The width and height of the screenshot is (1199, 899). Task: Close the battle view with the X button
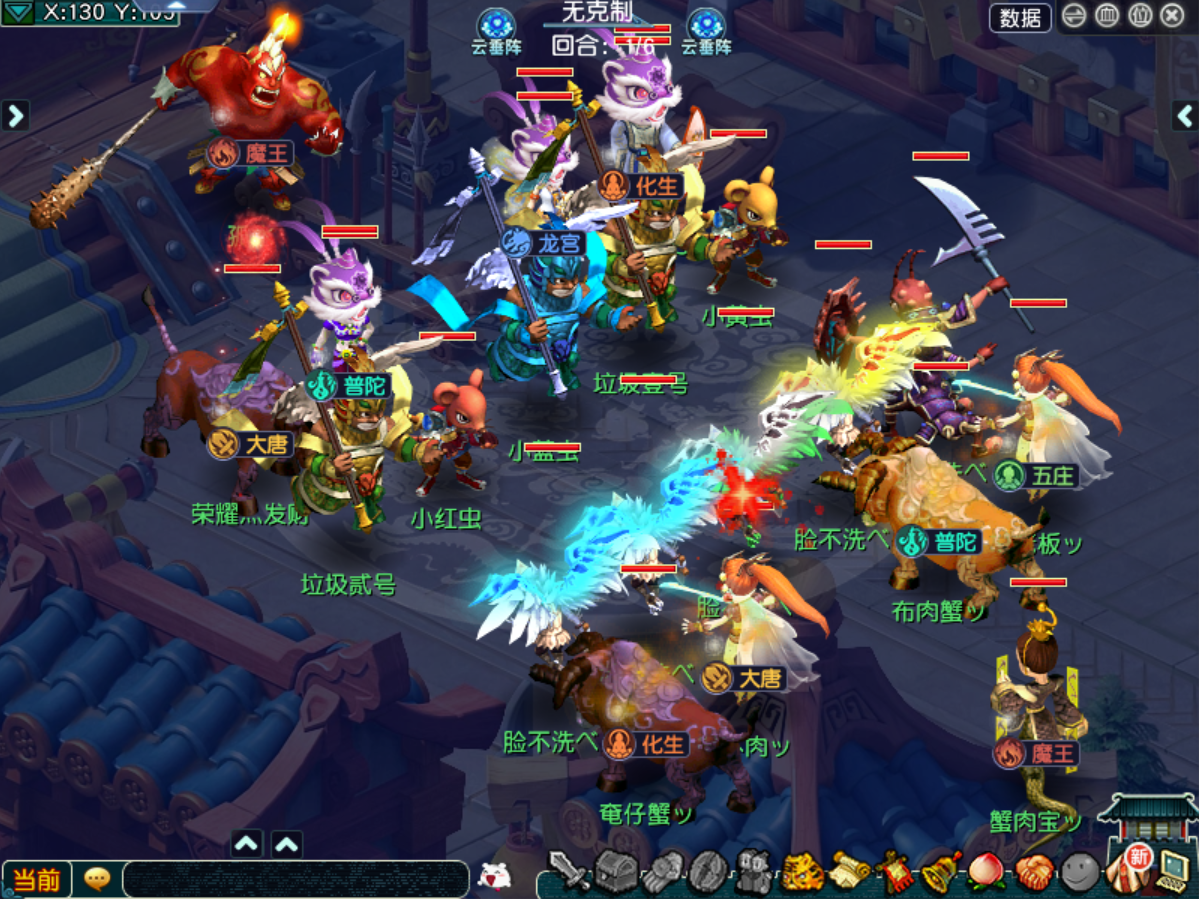(1172, 16)
